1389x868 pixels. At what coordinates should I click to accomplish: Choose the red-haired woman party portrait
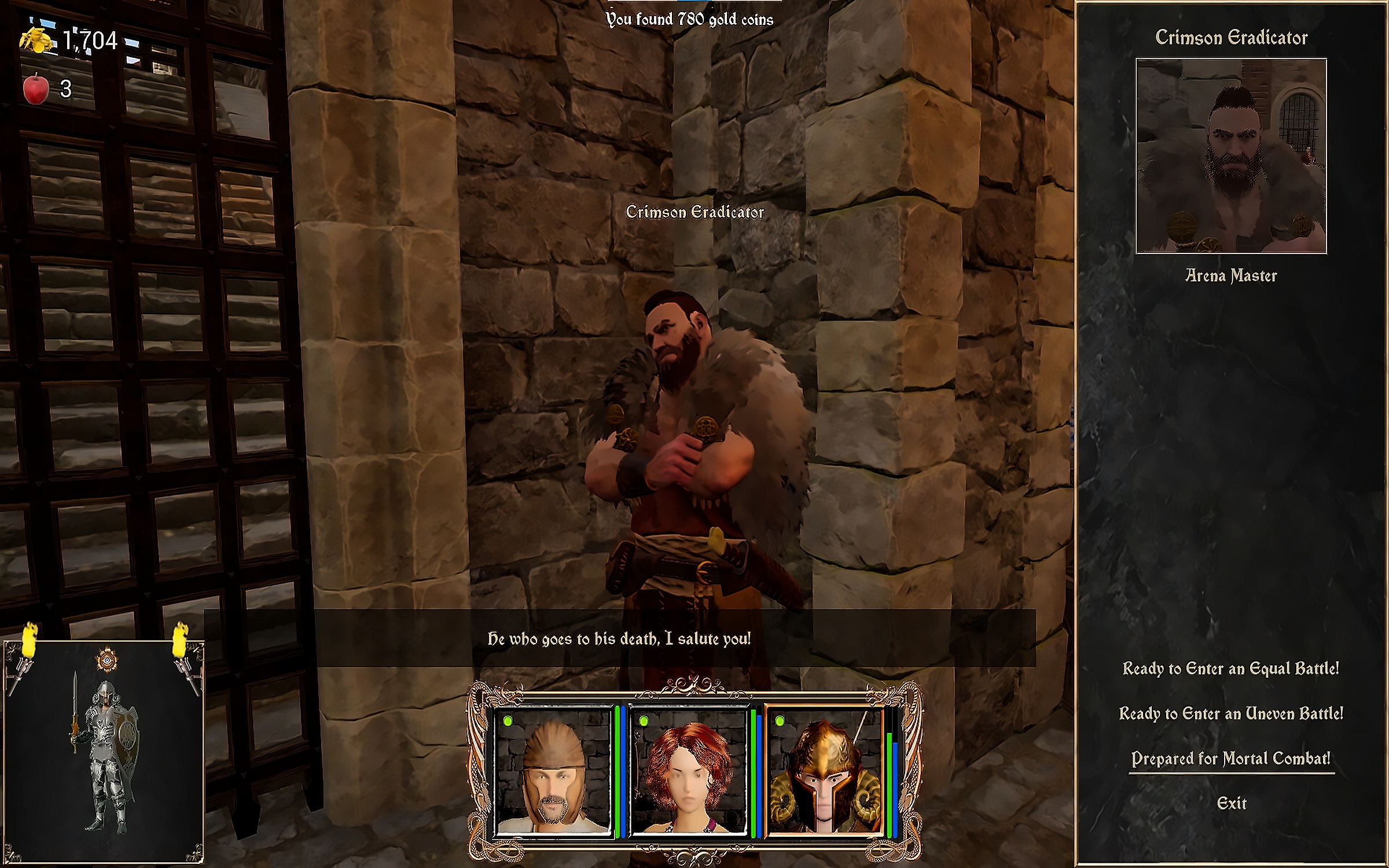pyautogui.click(x=689, y=772)
